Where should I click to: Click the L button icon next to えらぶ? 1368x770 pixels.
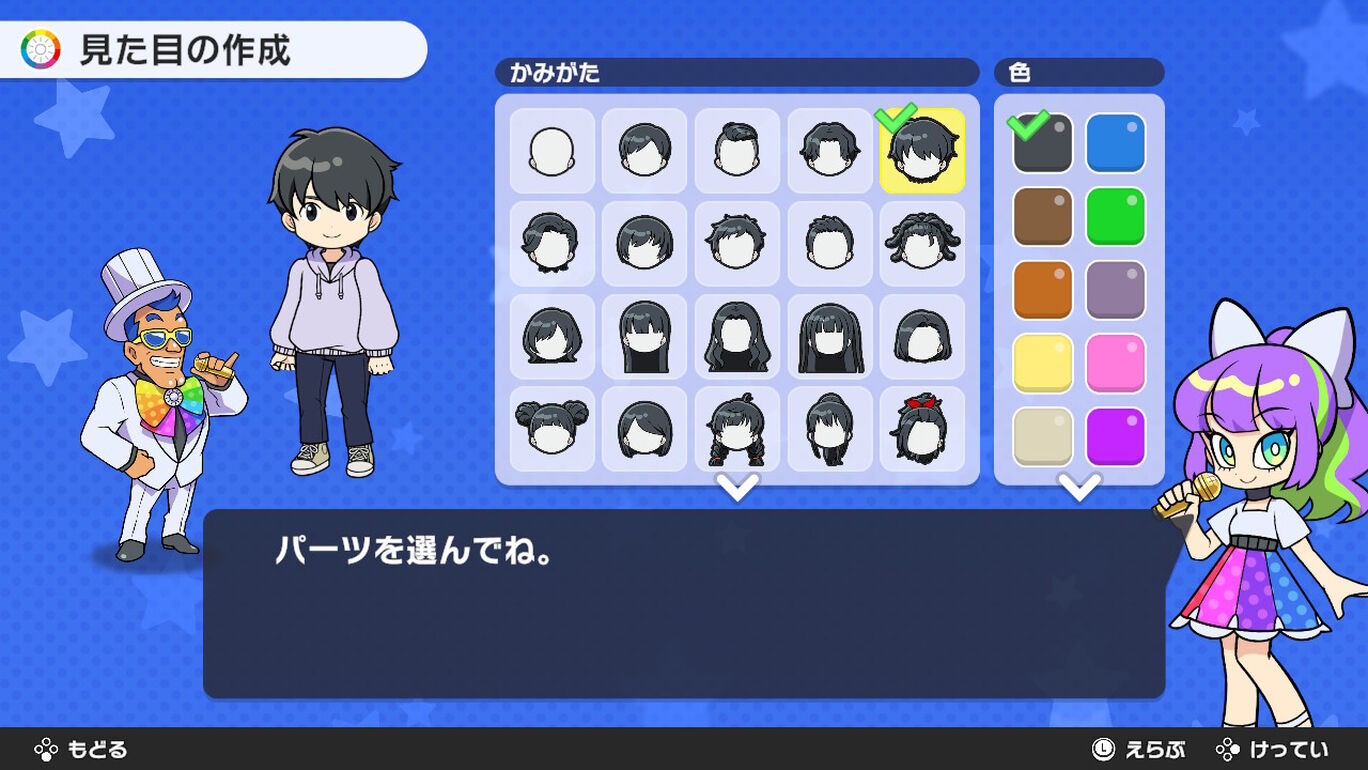[x=1102, y=748]
